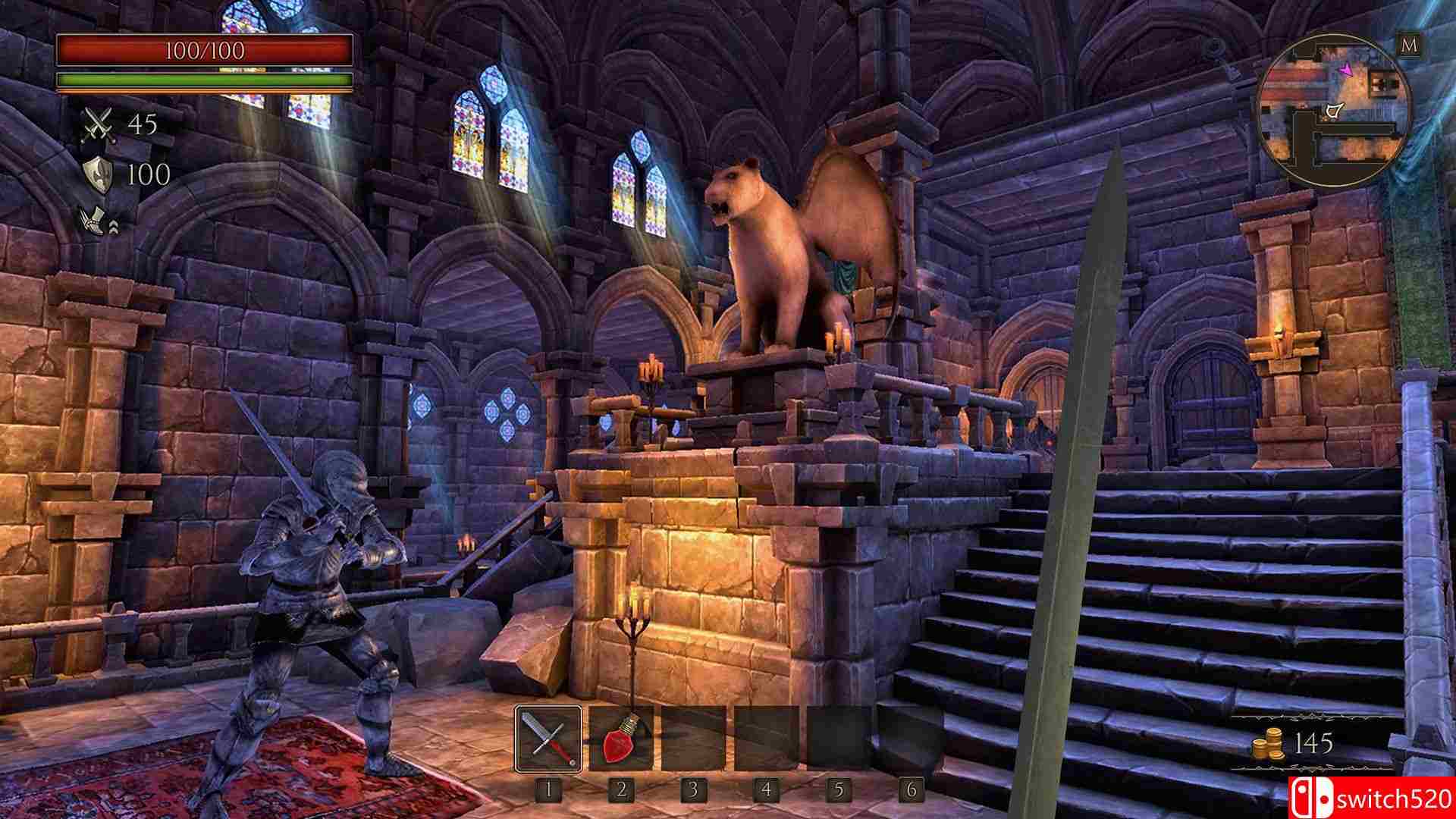The height and width of the screenshot is (819, 1456).
Task: Open the map with the M button
Action: (1409, 45)
